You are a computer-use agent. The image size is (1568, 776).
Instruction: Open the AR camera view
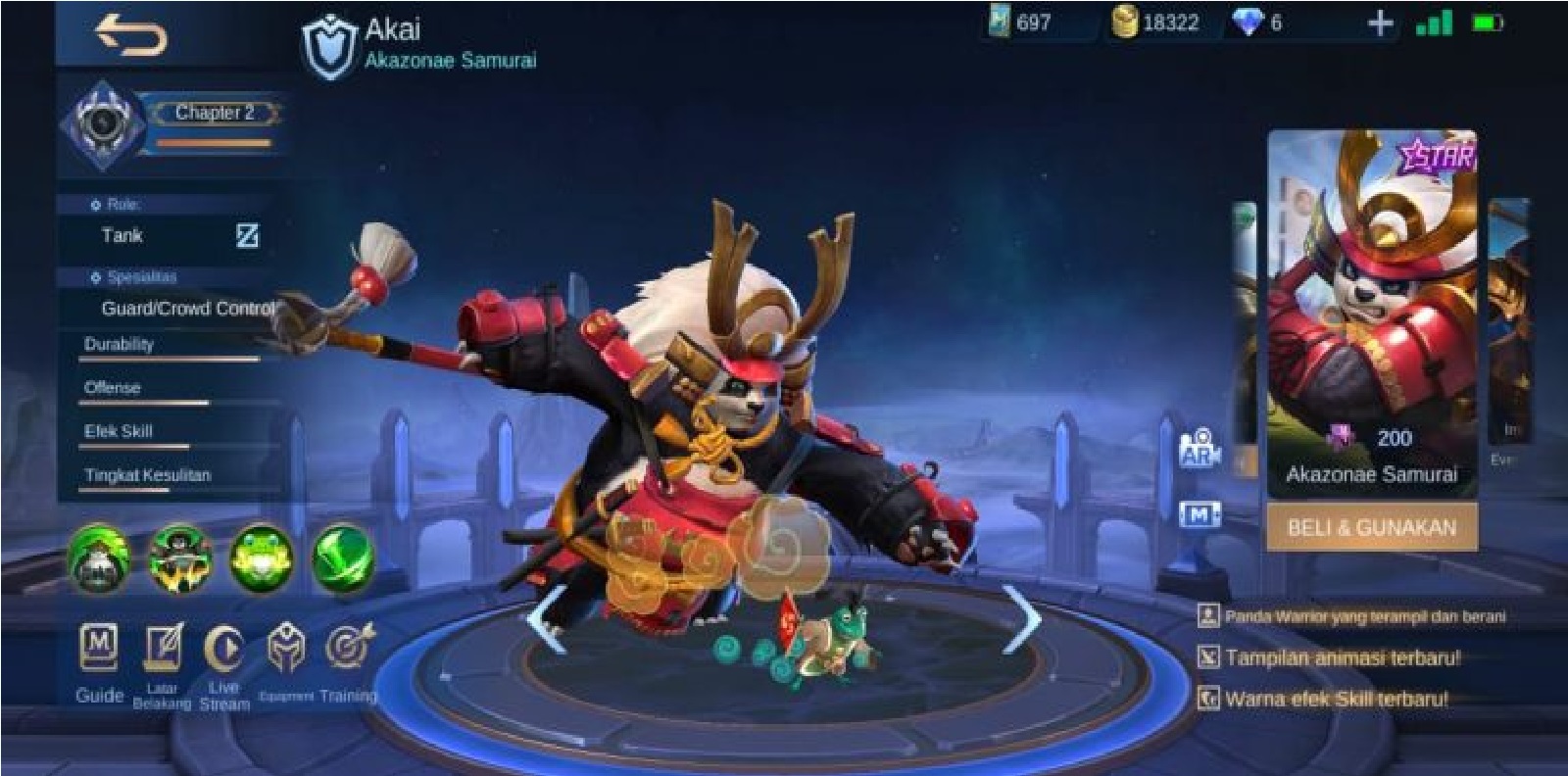pyautogui.click(x=1202, y=448)
